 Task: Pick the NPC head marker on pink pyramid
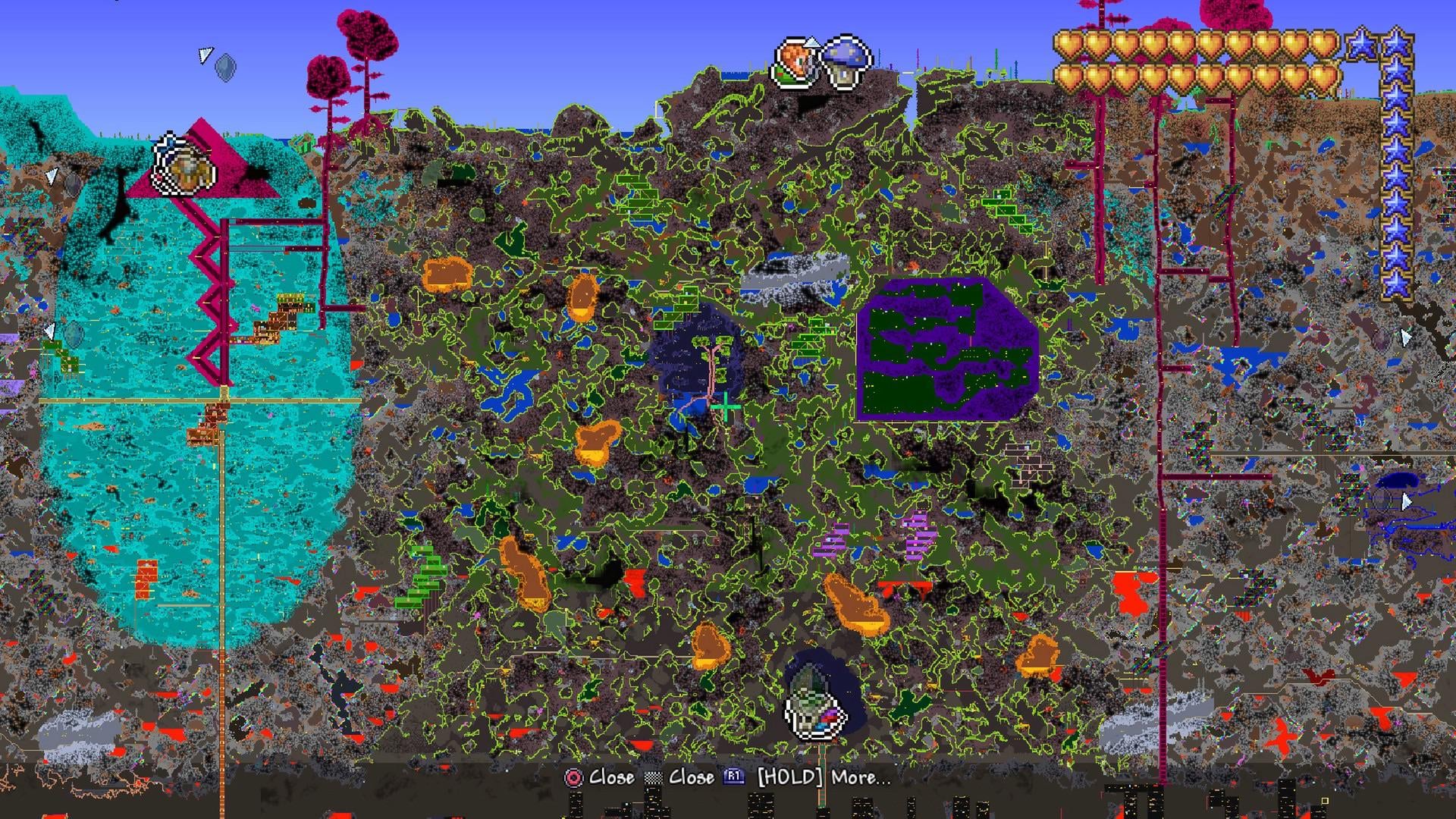click(x=184, y=165)
